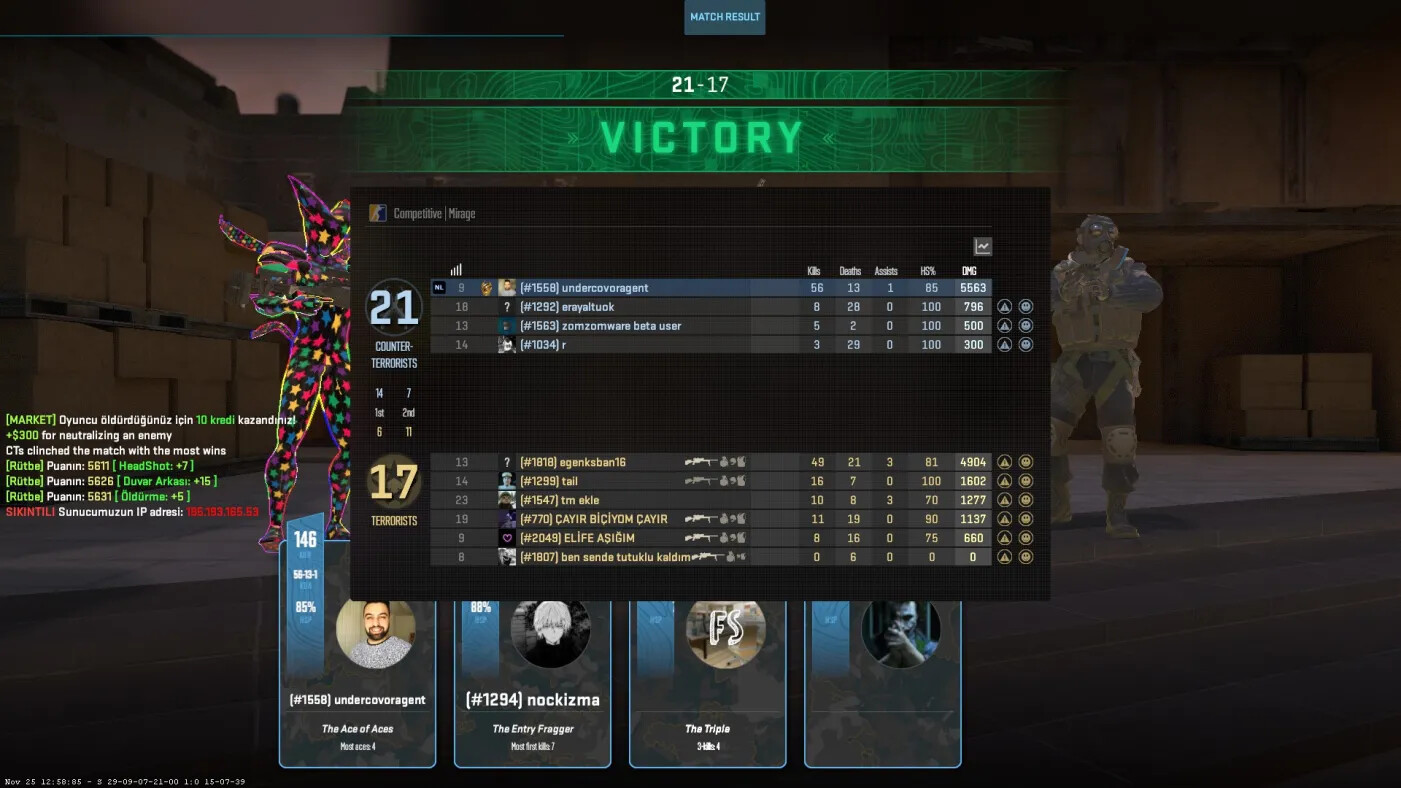
Task: Open nockizma's Entry Fragger card
Action: (x=532, y=690)
